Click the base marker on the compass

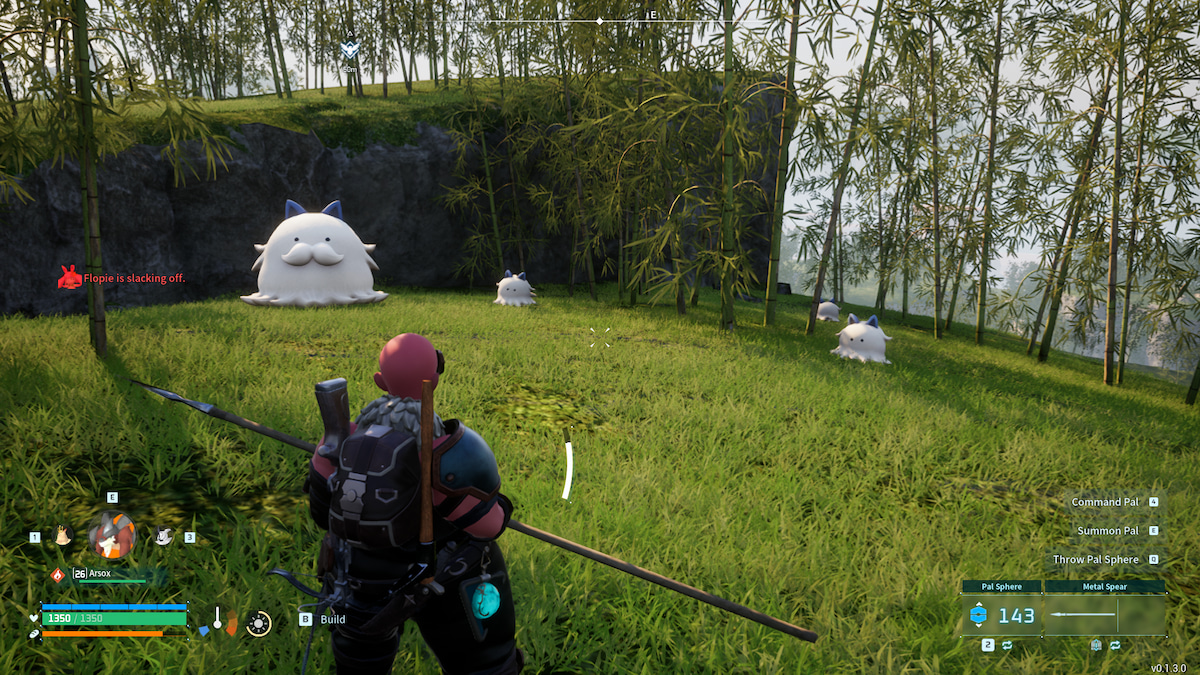pyautogui.click(x=349, y=48)
